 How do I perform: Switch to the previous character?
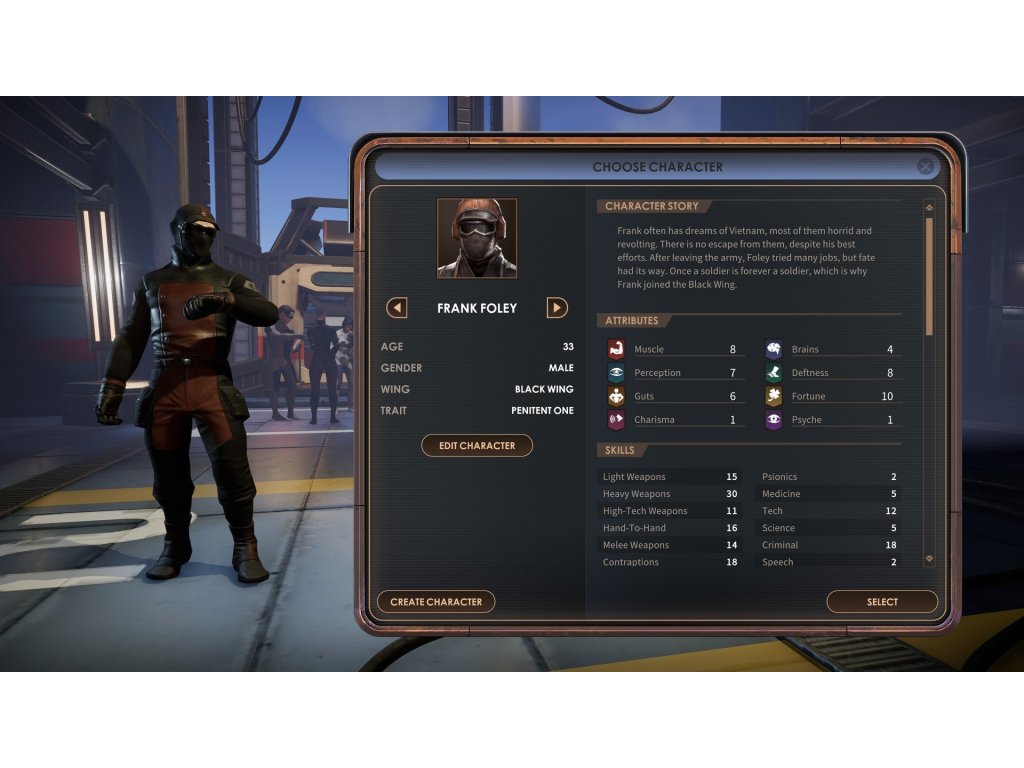pyautogui.click(x=397, y=308)
